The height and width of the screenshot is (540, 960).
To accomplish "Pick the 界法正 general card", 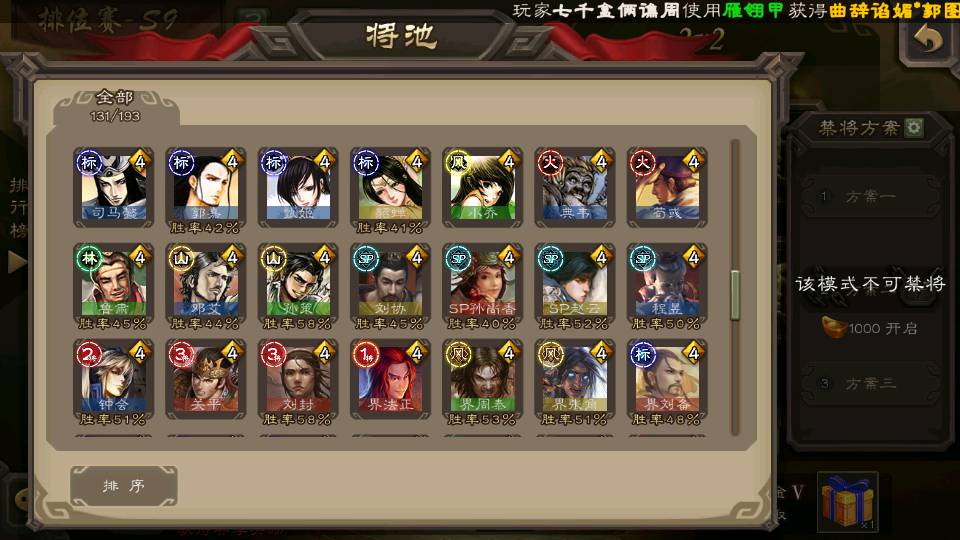I will [390, 378].
